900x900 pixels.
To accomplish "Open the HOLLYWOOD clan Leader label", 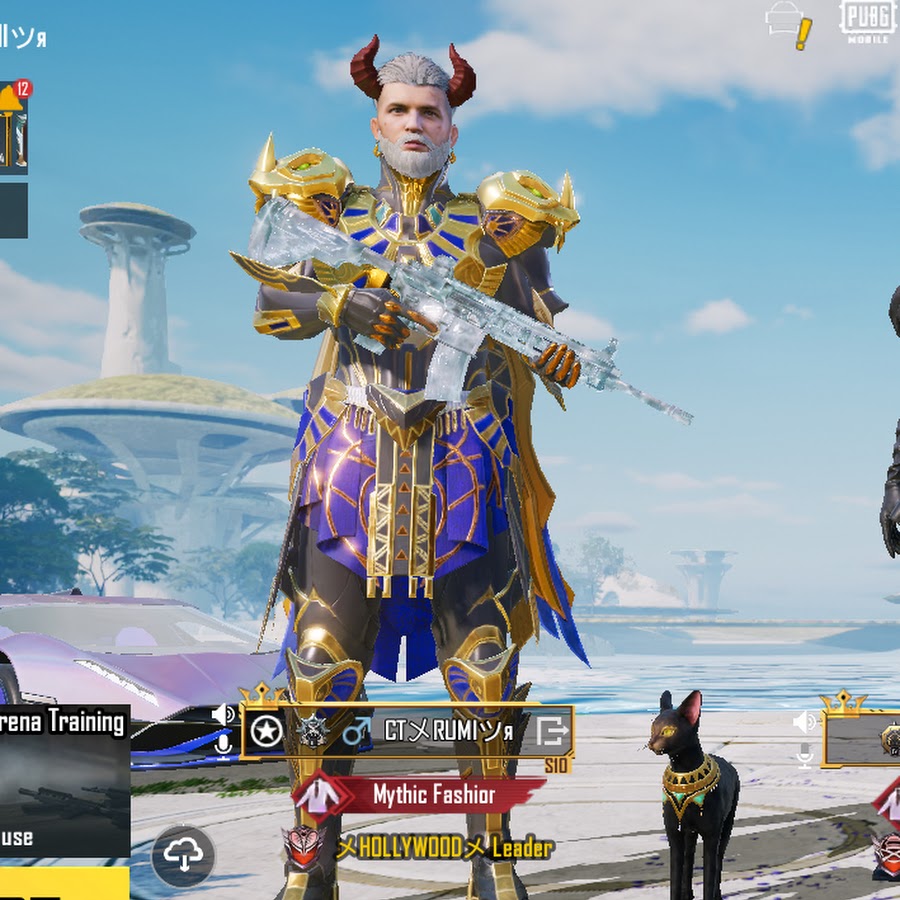I will click(x=444, y=849).
